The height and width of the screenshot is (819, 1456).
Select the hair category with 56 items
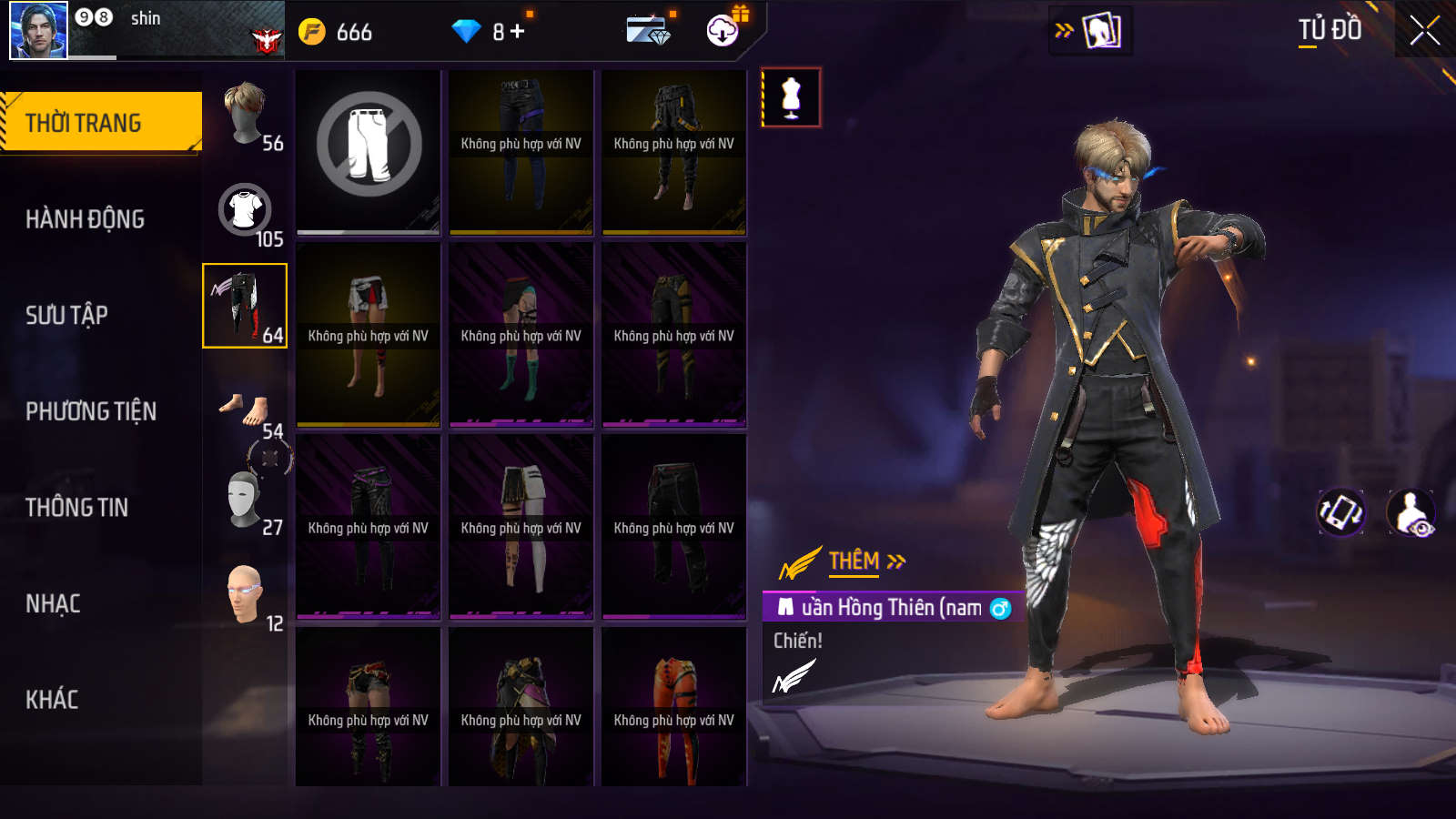pos(246,115)
